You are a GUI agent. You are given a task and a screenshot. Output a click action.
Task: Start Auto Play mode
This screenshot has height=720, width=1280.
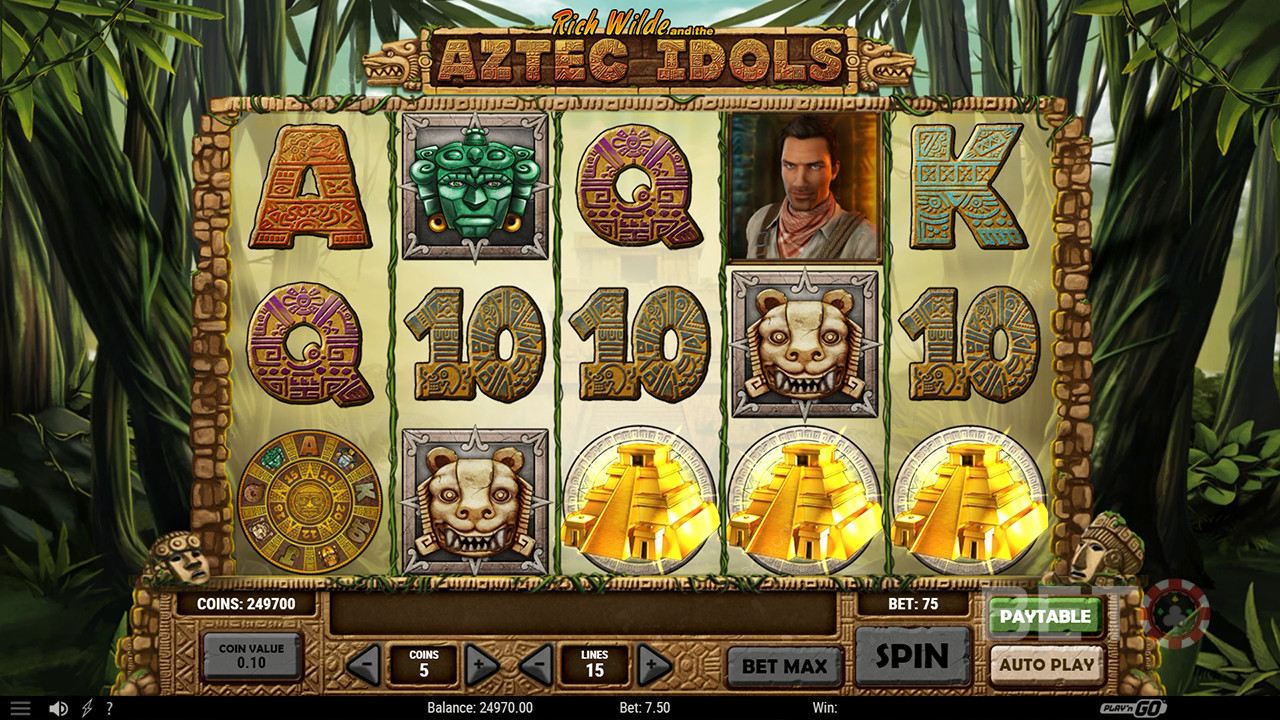point(1045,664)
